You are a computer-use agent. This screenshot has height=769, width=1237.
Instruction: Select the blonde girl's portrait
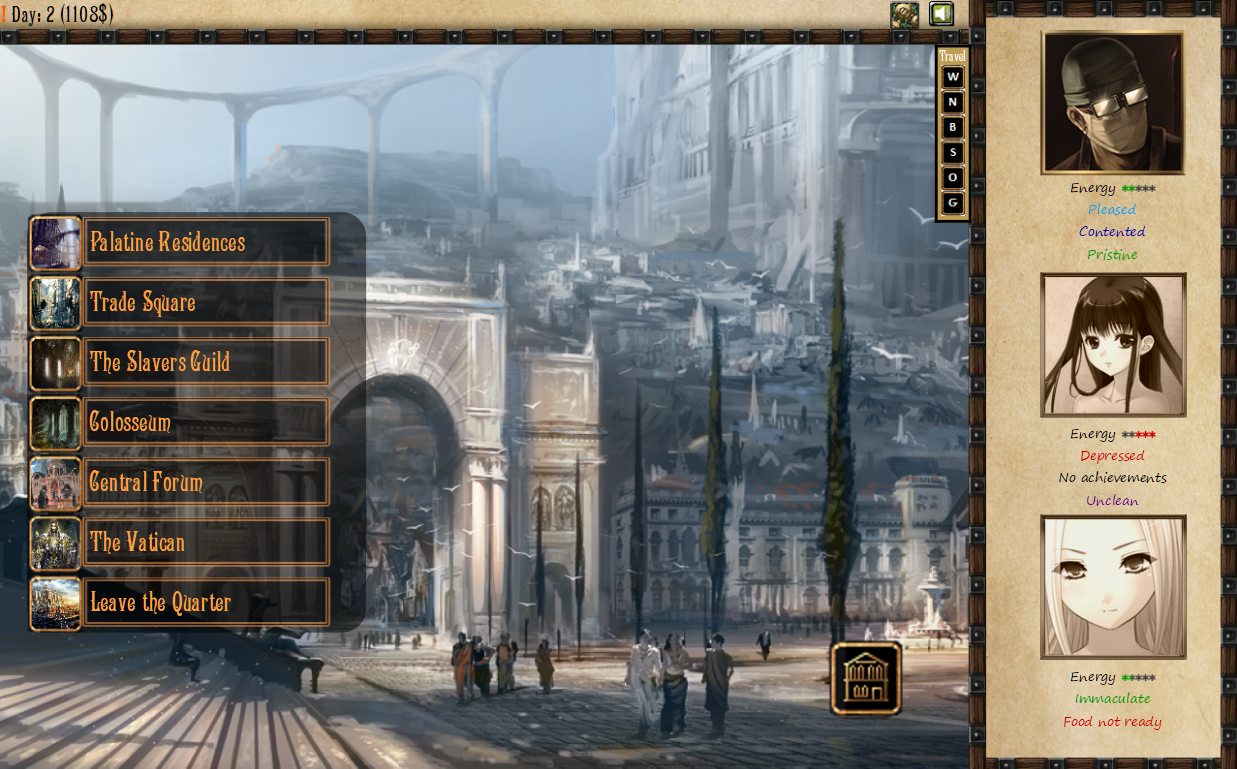click(1113, 587)
